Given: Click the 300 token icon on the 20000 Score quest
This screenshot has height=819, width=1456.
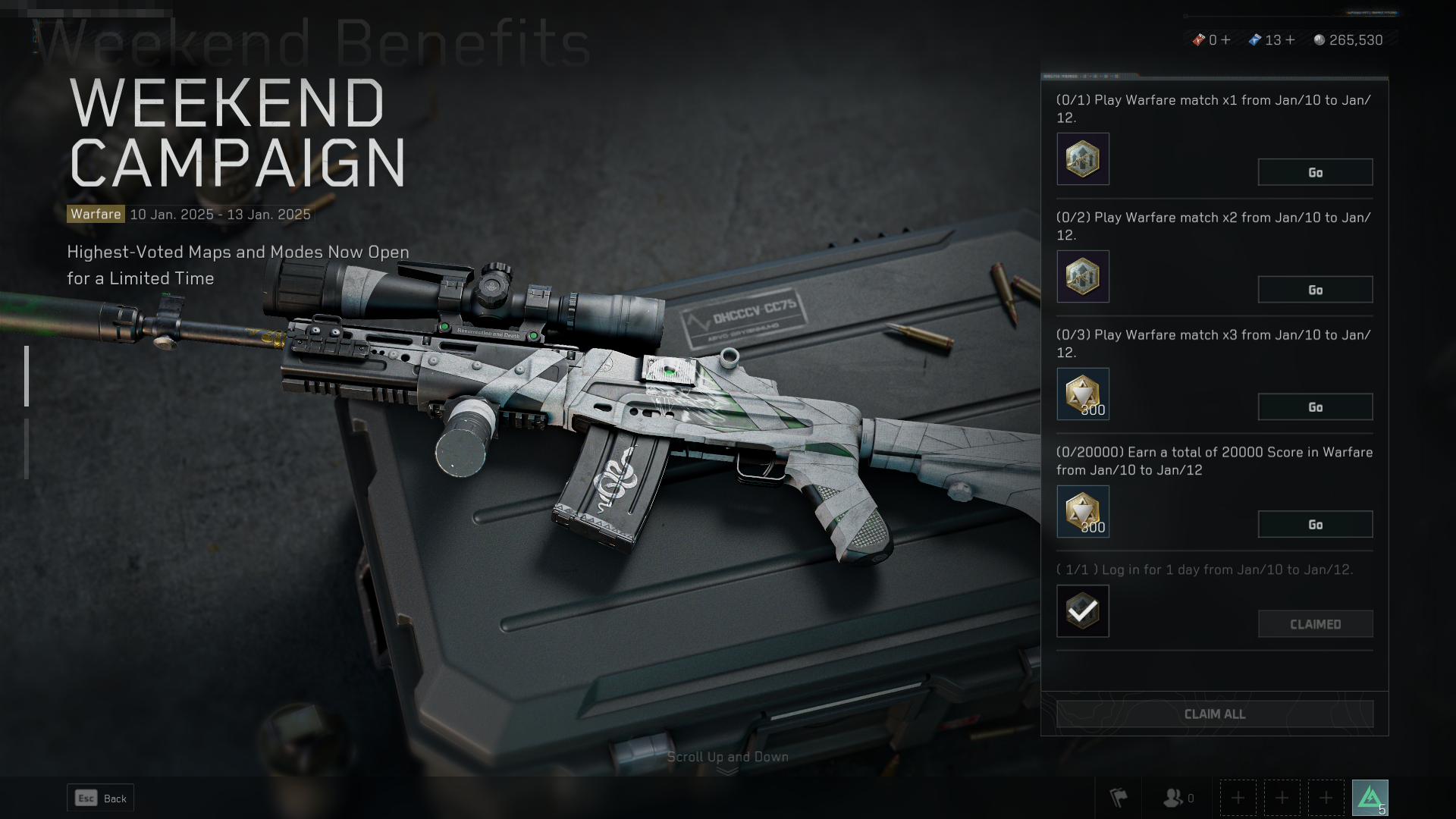Looking at the screenshot, I should pyautogui.click(x=1082, y=511).
